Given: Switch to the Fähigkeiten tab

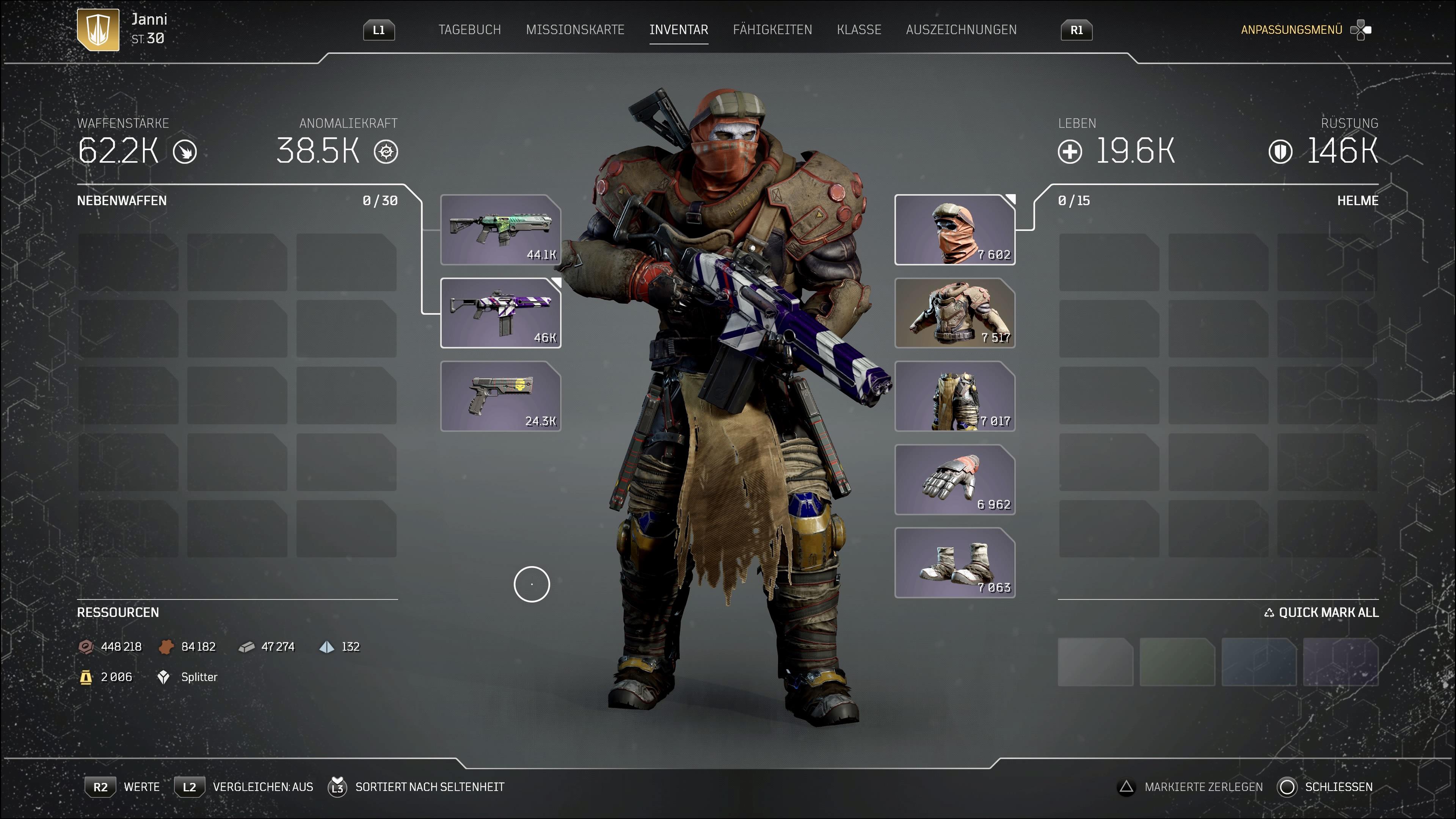Looking at the screenshot, I should tap(773, 30).
